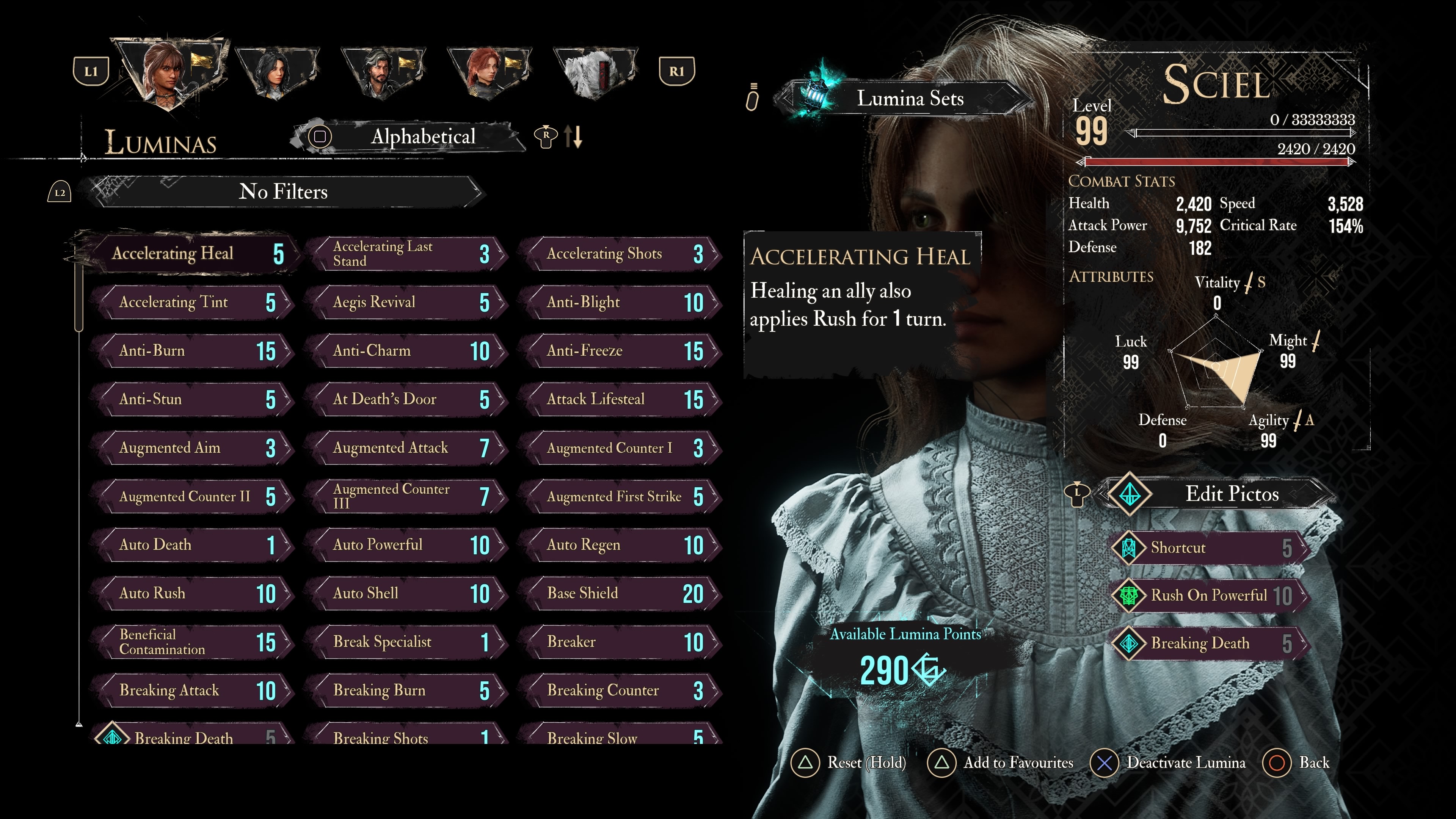1456x819 pixels.
Task: Toggle the sort order arrows
Action: pos(573,137)
